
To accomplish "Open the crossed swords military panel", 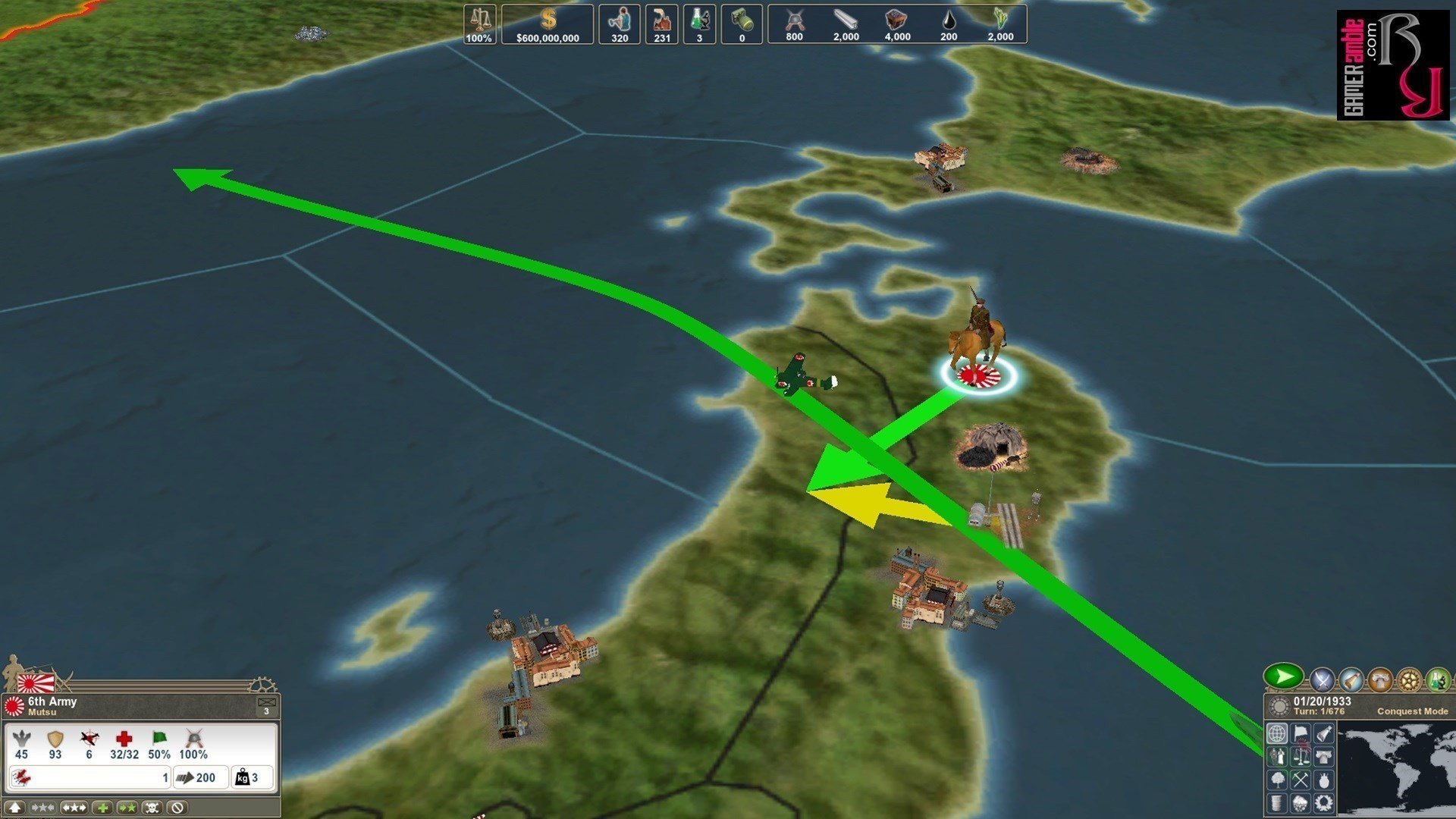I will pos(1322,679).
